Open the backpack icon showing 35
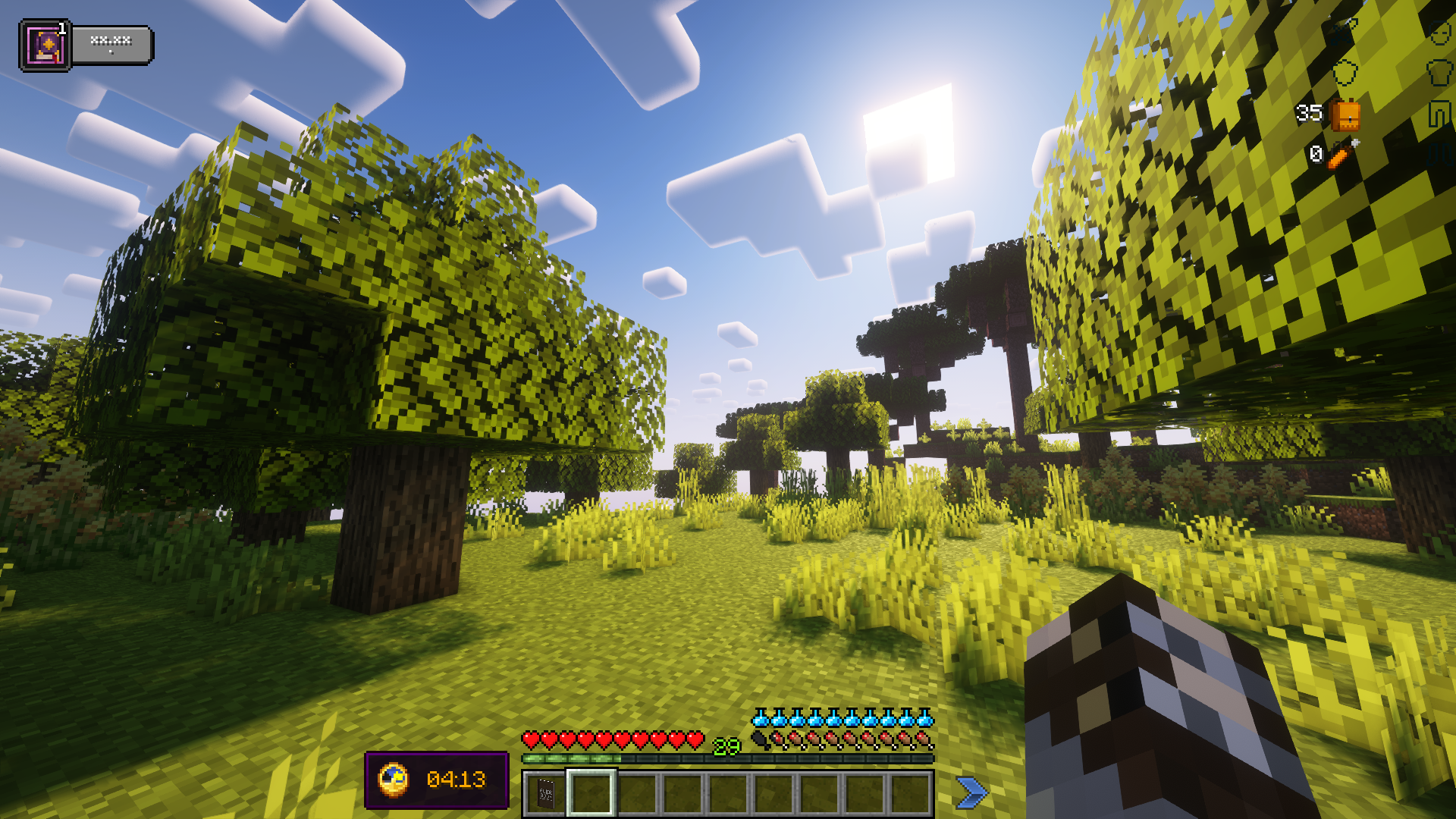This screenshot has width=1456, height=819. [x=1345, y=114]
